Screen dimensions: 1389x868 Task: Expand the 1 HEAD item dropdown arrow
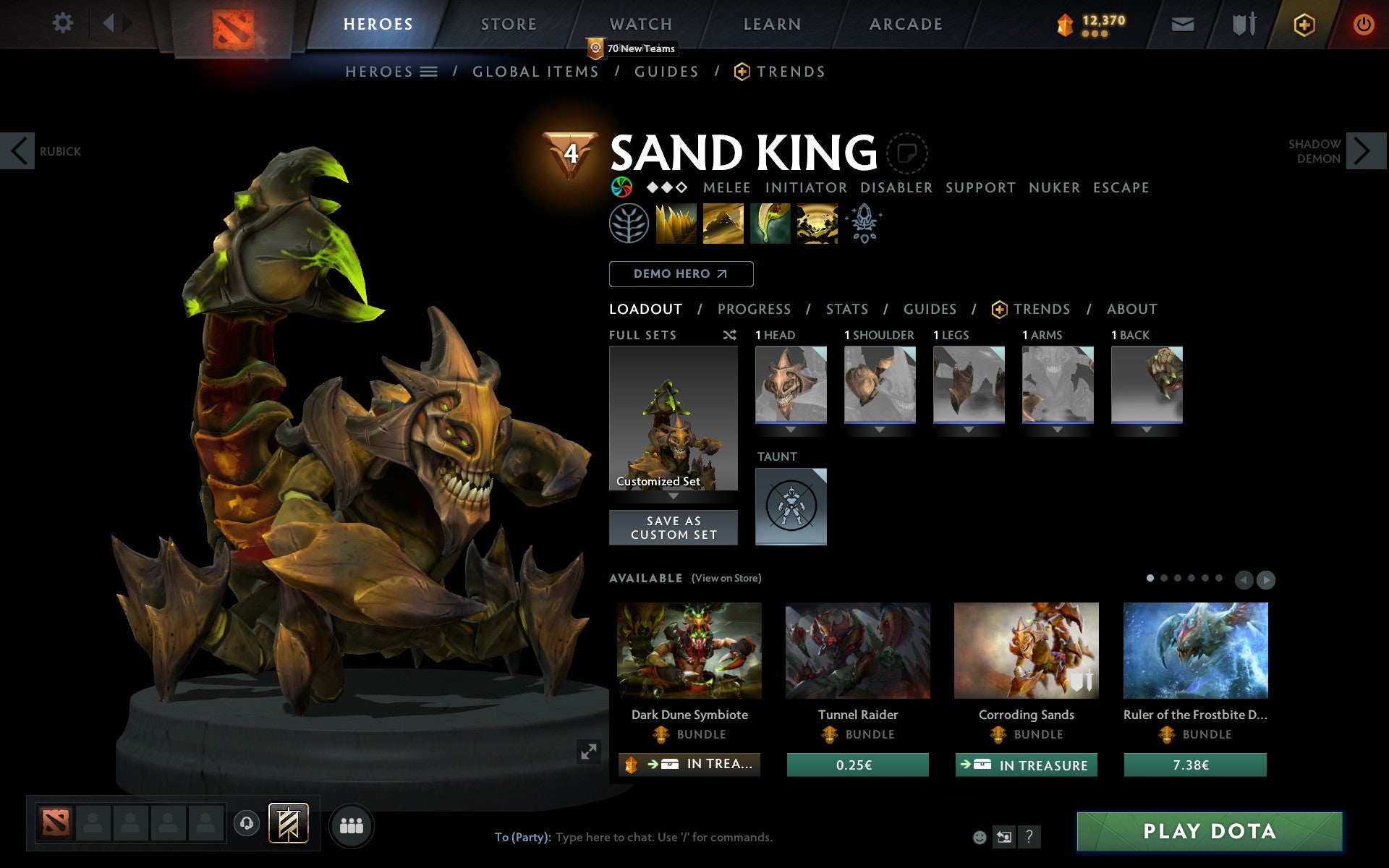[791, 428]
